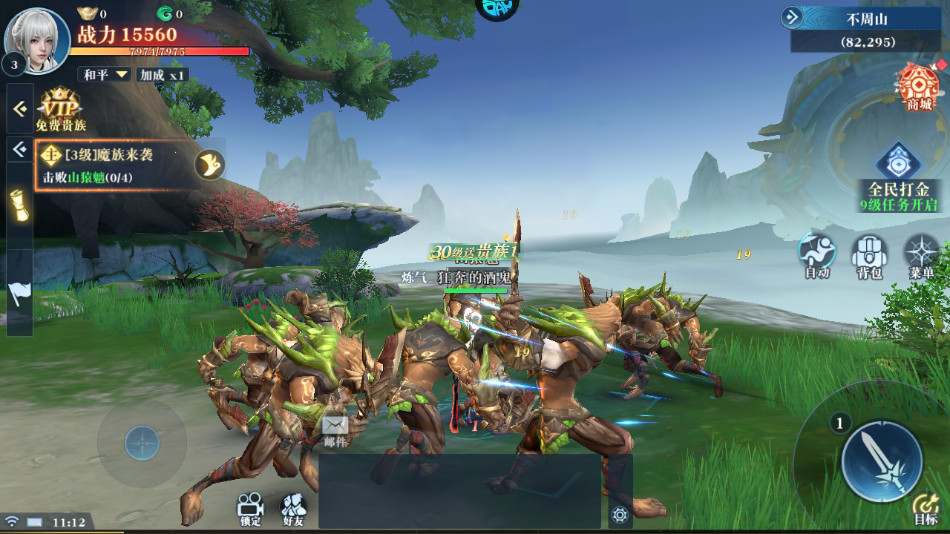Open chat settings gear icon

pyautogui.click(x=620, y=515)
